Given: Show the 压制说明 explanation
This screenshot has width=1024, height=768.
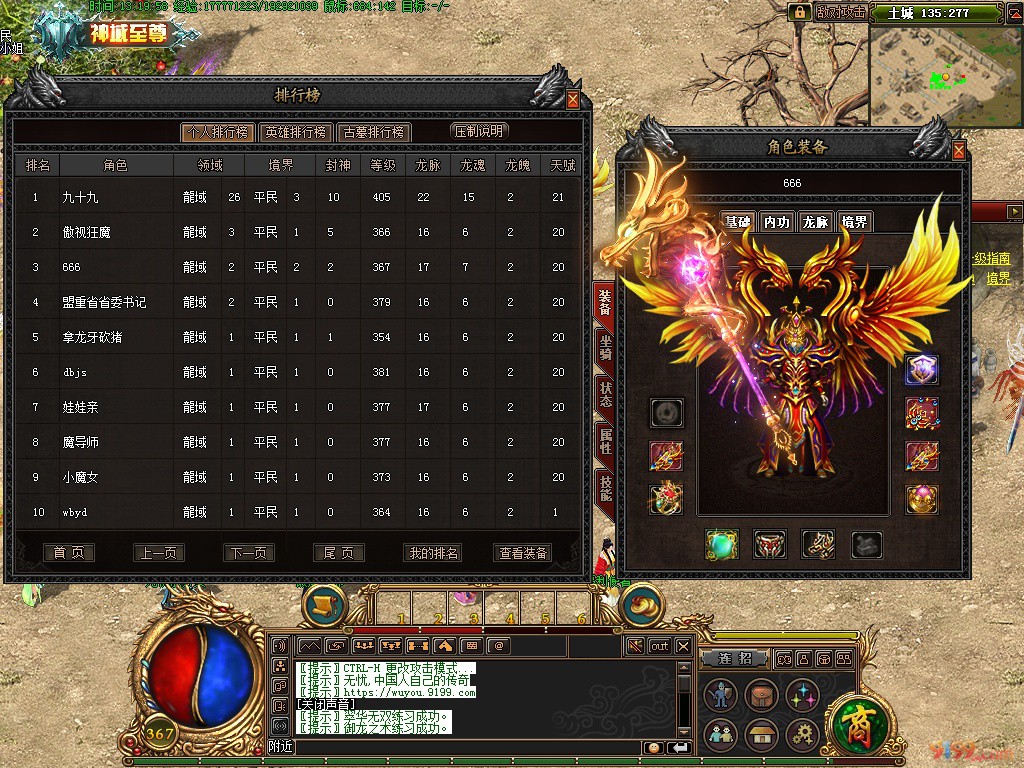Looking at the screenshot, I should [x=480, y=131].
